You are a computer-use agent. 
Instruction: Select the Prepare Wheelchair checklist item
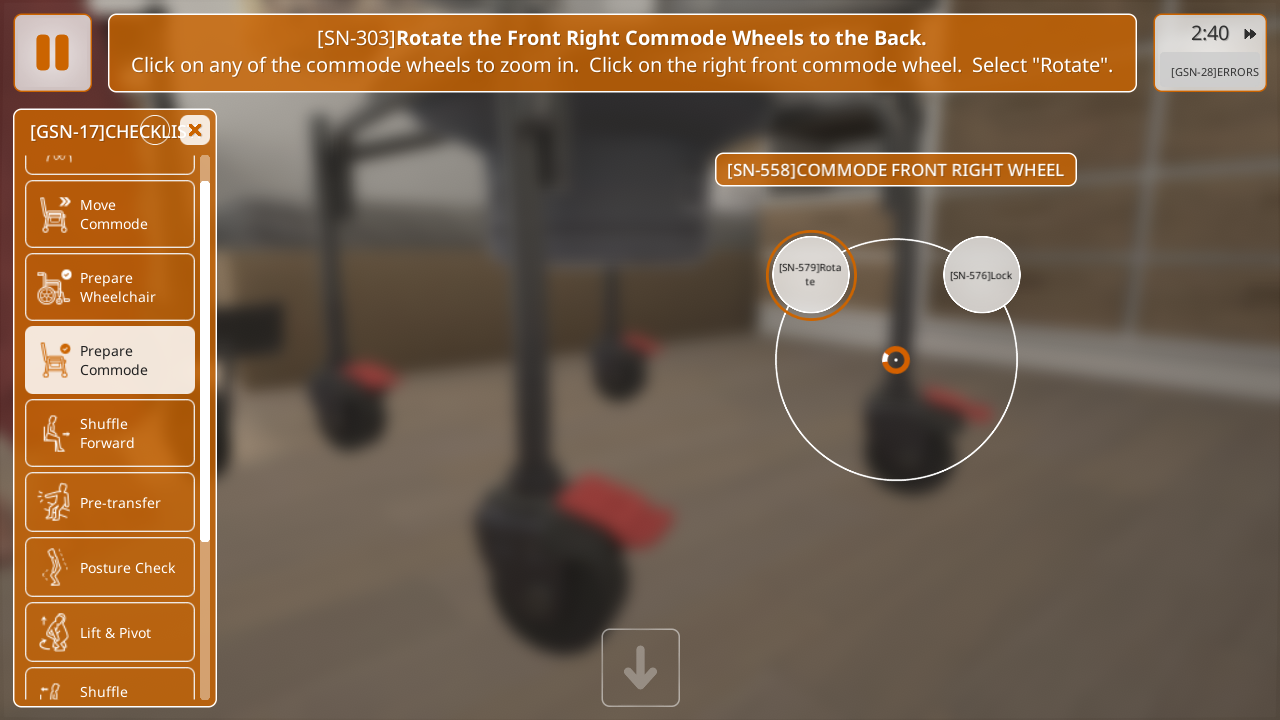pyautogui.click(x=110, y=287)
